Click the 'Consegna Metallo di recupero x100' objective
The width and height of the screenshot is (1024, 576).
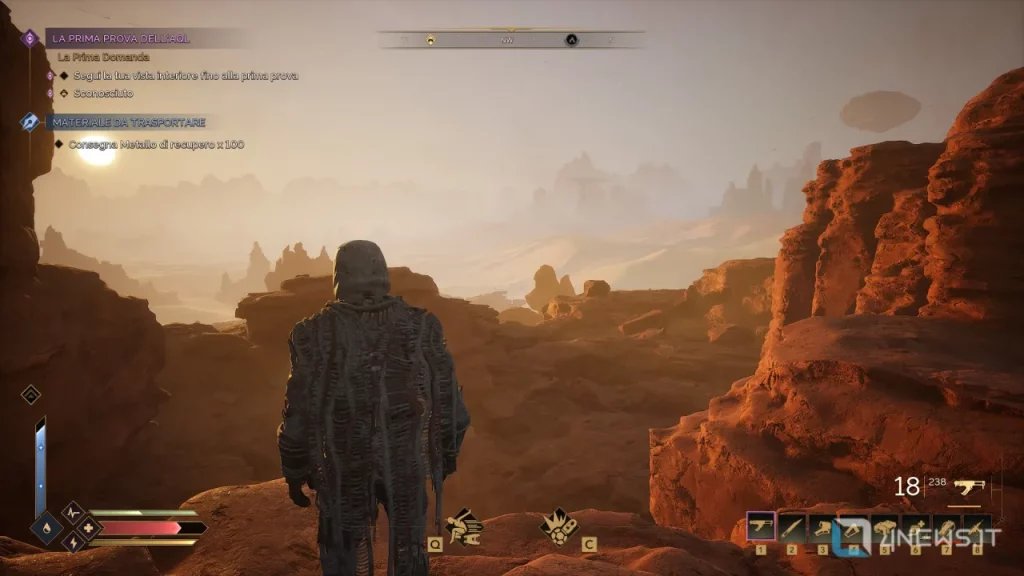(156, 144)
